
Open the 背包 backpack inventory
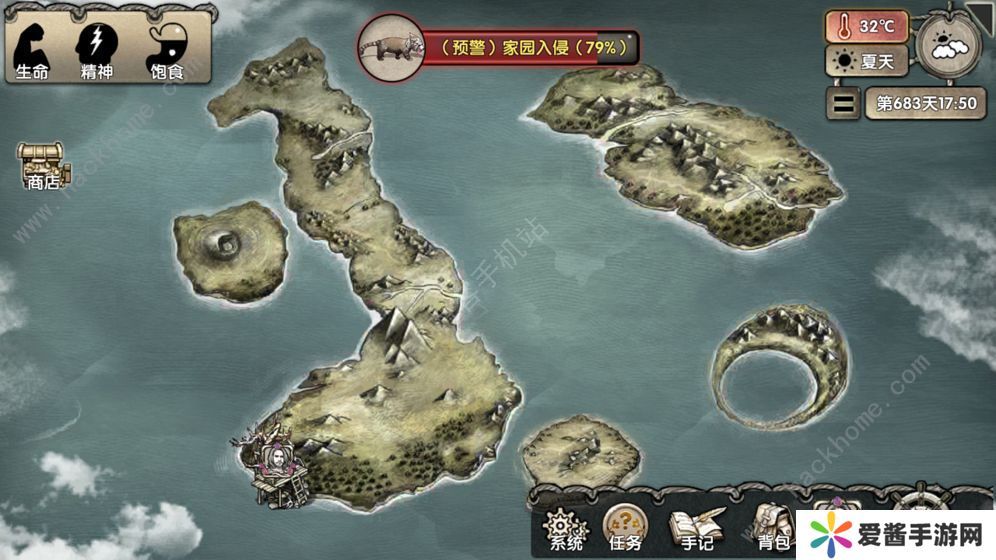point(772,527)
